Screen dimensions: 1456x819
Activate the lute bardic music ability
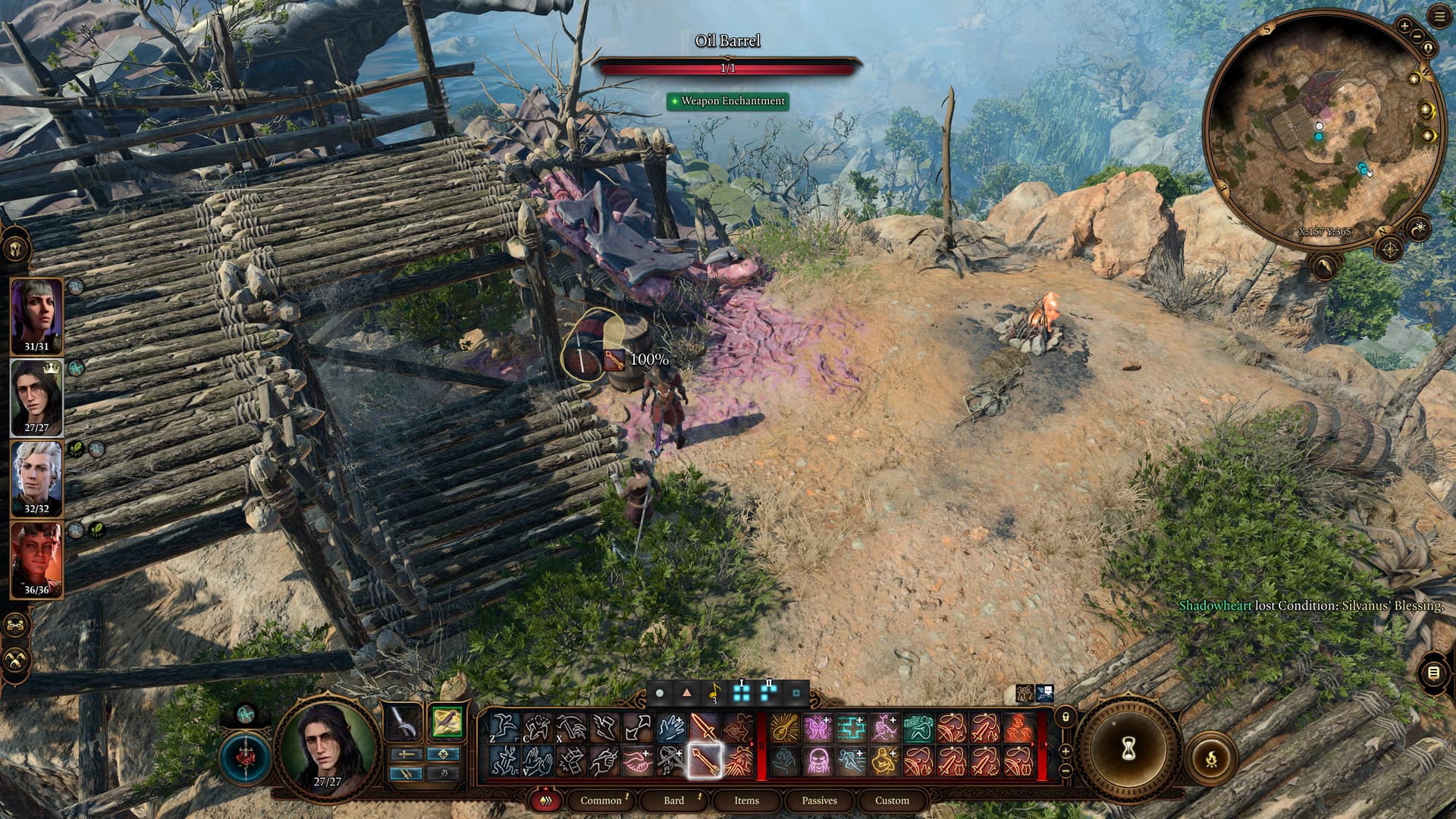(x=785, y=728)
